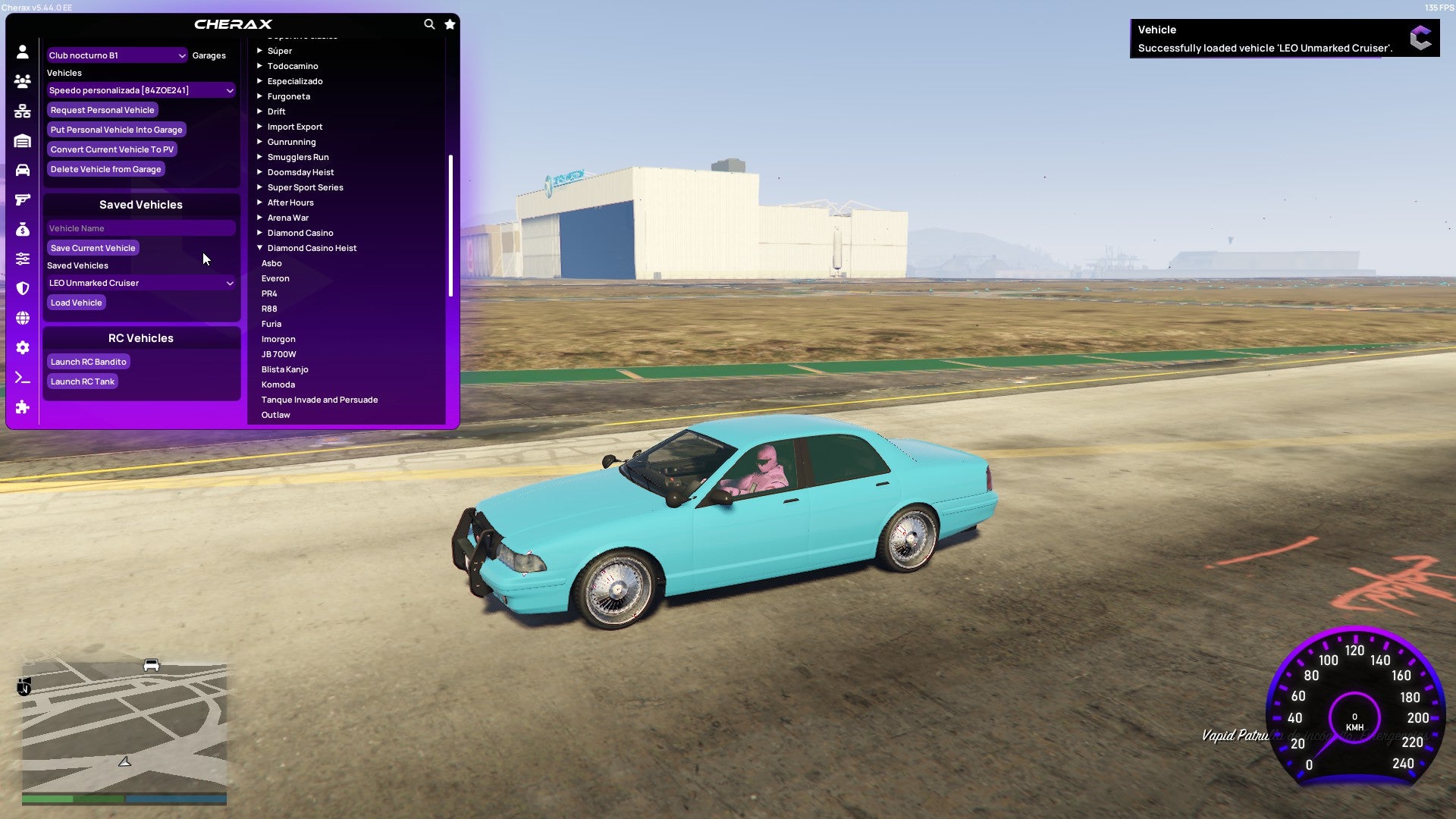Image resolution: width=1456 pixels, height=819 pixels.
Task: Click the Load Vehicle button
Action: (x=76, y=302)
